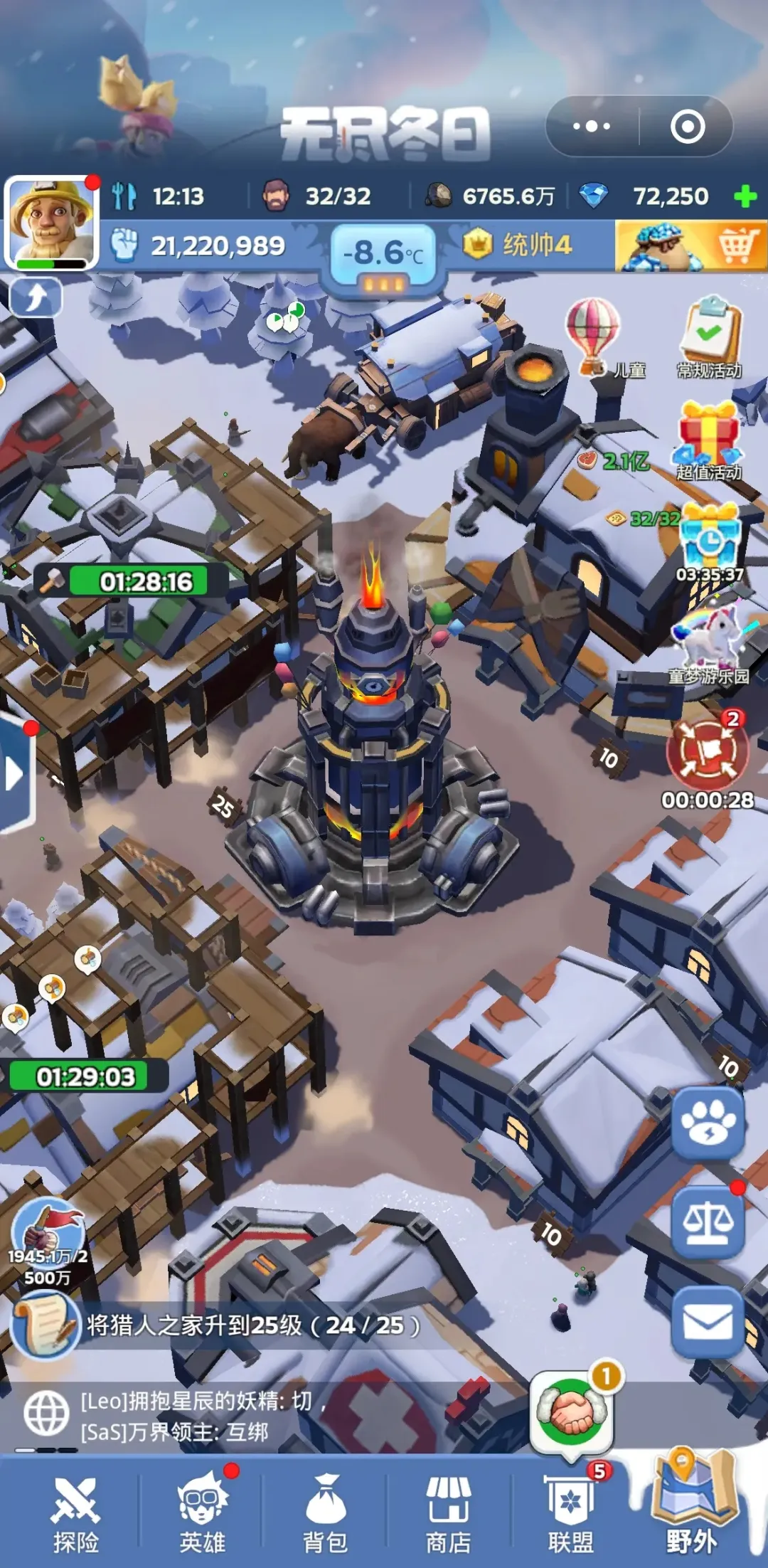768x1568 pixels.
Task: Open 超值活动 value deals
Action: pos(708,437)
